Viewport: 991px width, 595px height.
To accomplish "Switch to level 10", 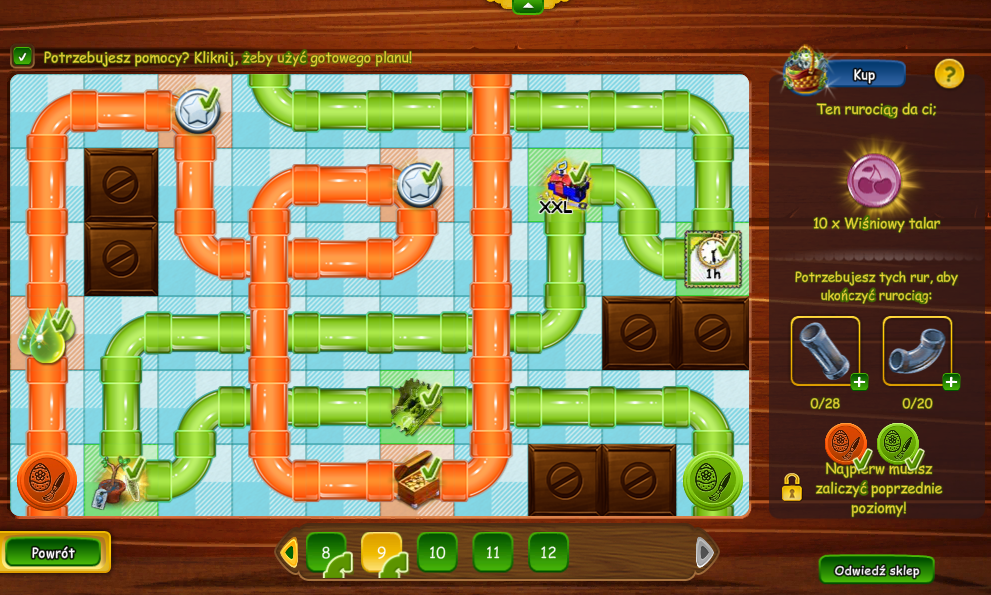I will [x=437, y=552].
